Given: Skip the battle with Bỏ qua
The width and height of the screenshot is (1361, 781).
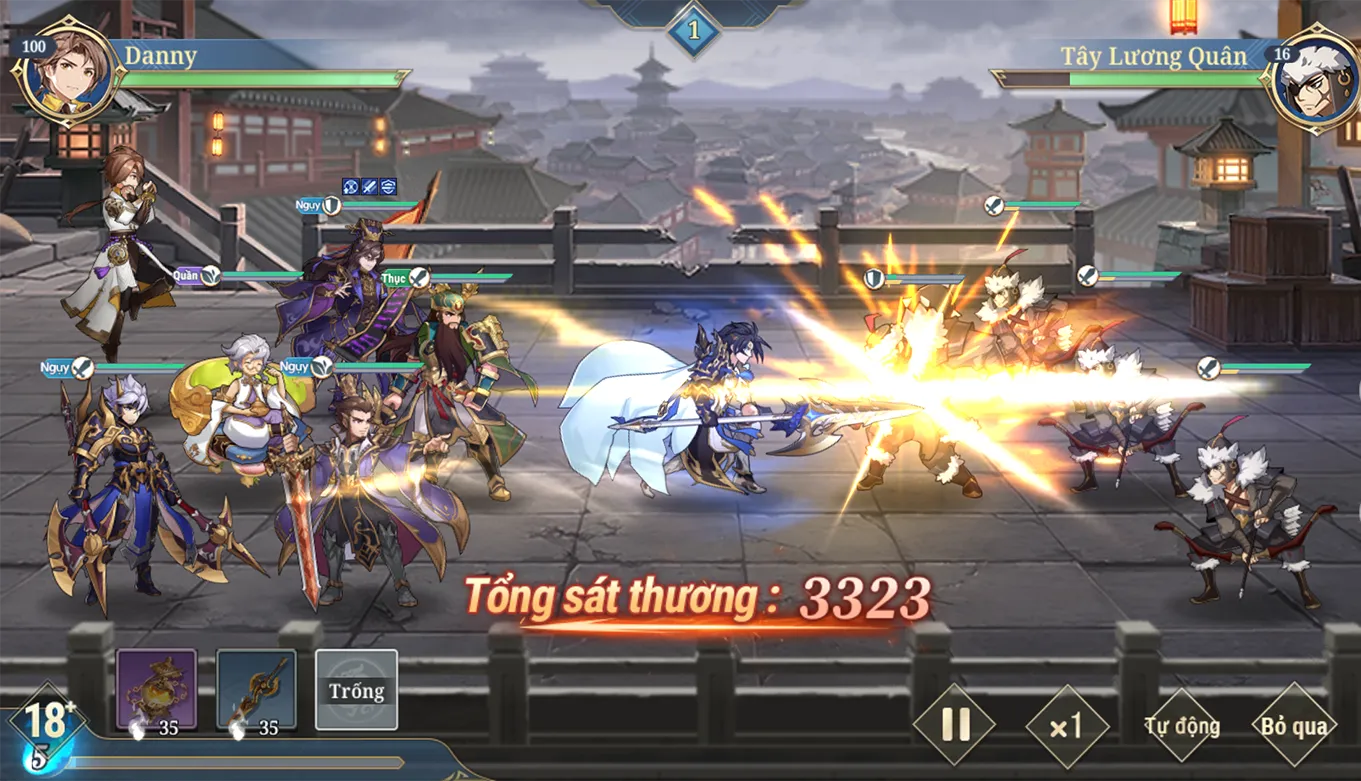Looking at the screenshot, I should click(x=1295, y=726).
